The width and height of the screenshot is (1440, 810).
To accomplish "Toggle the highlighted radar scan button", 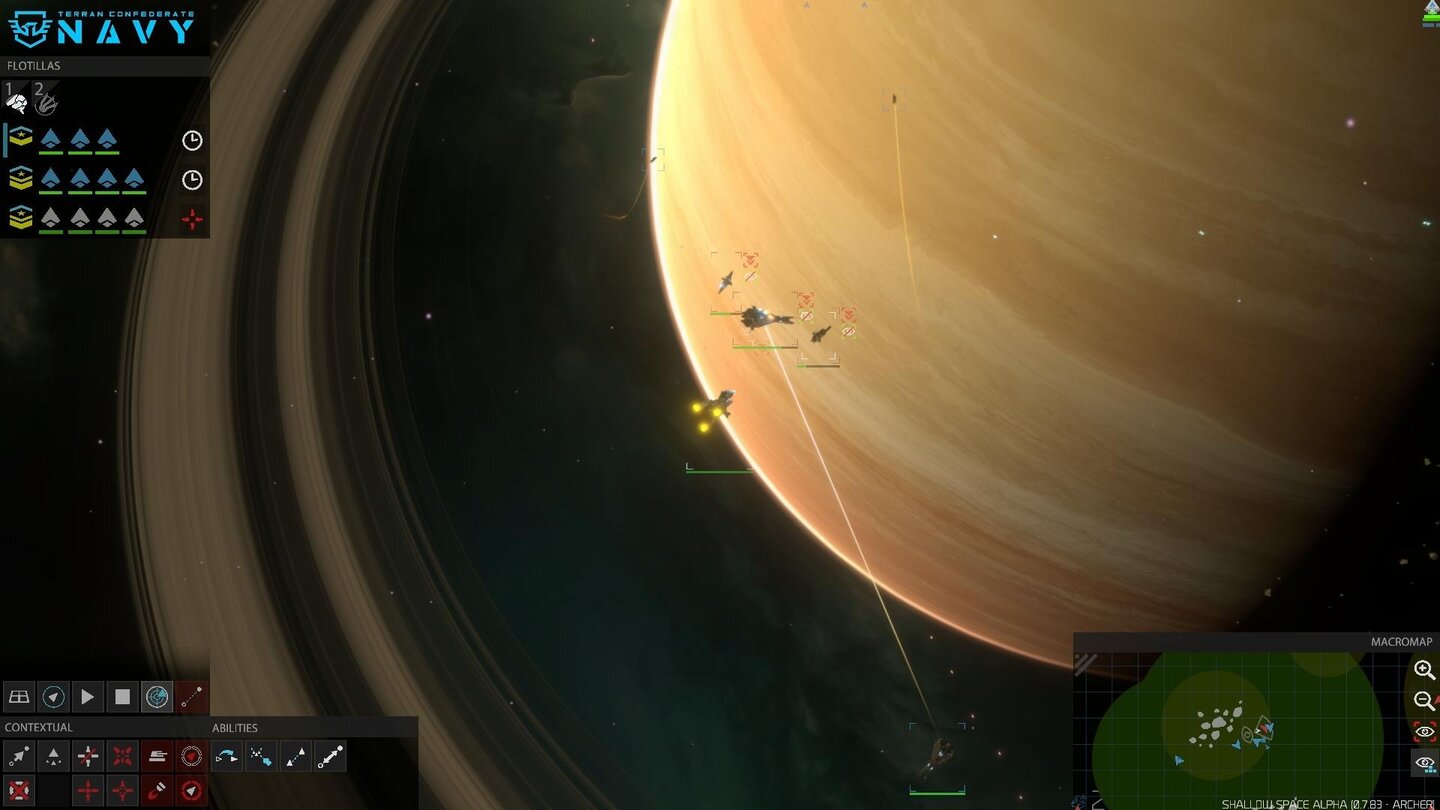I will coord(157,696).
